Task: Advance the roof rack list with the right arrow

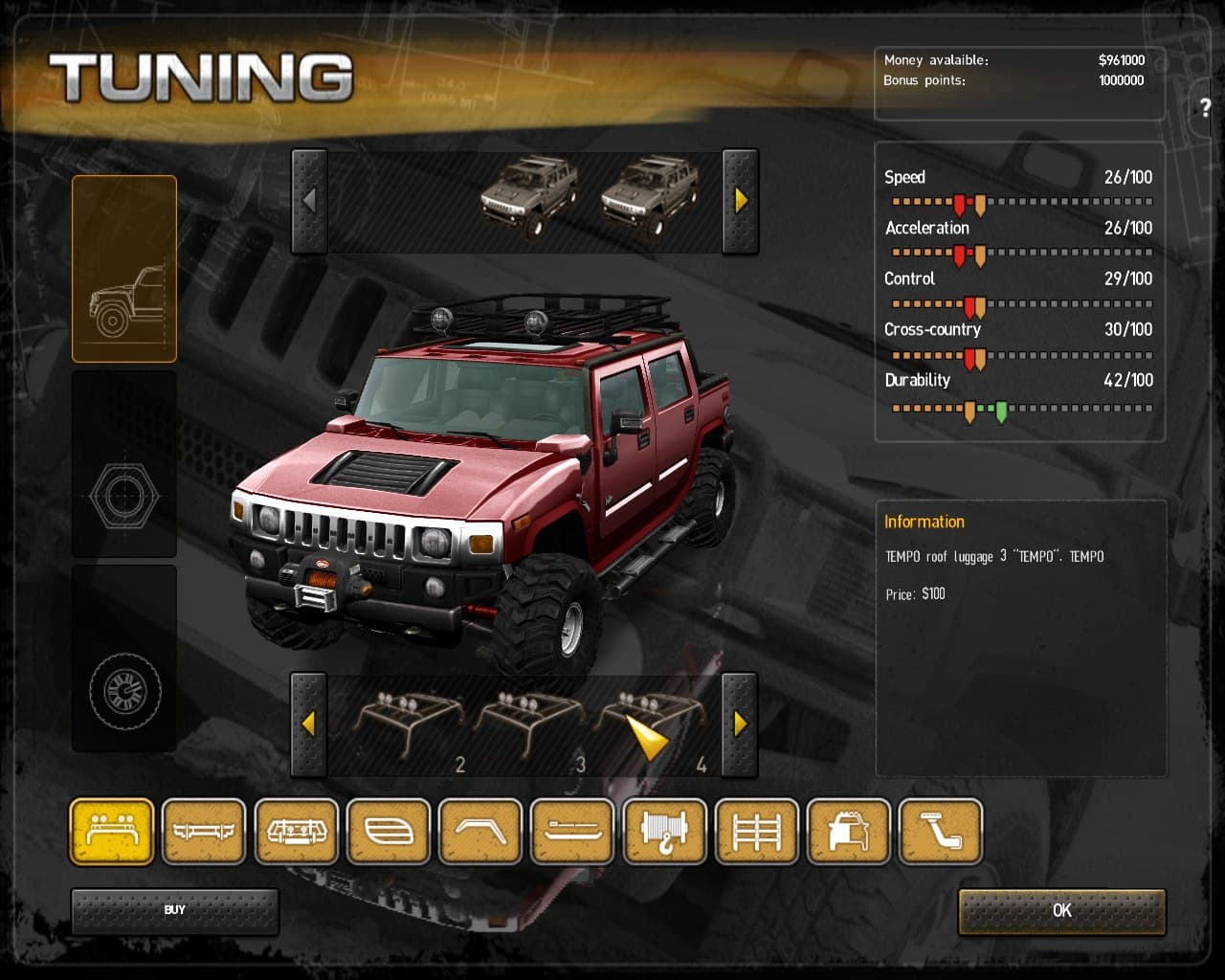Action: (740, 724)
